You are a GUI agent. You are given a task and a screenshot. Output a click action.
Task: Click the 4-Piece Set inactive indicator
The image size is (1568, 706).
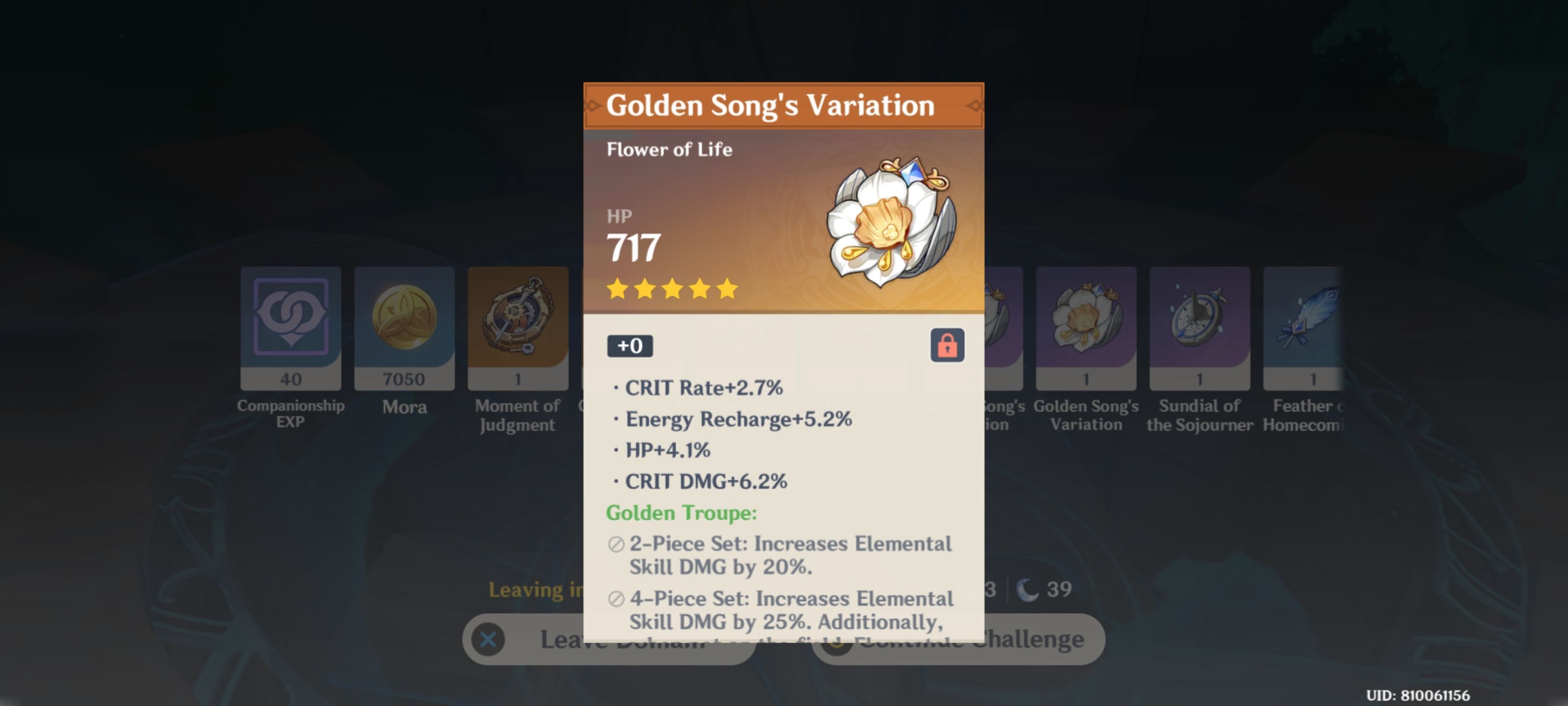point(615,598)
